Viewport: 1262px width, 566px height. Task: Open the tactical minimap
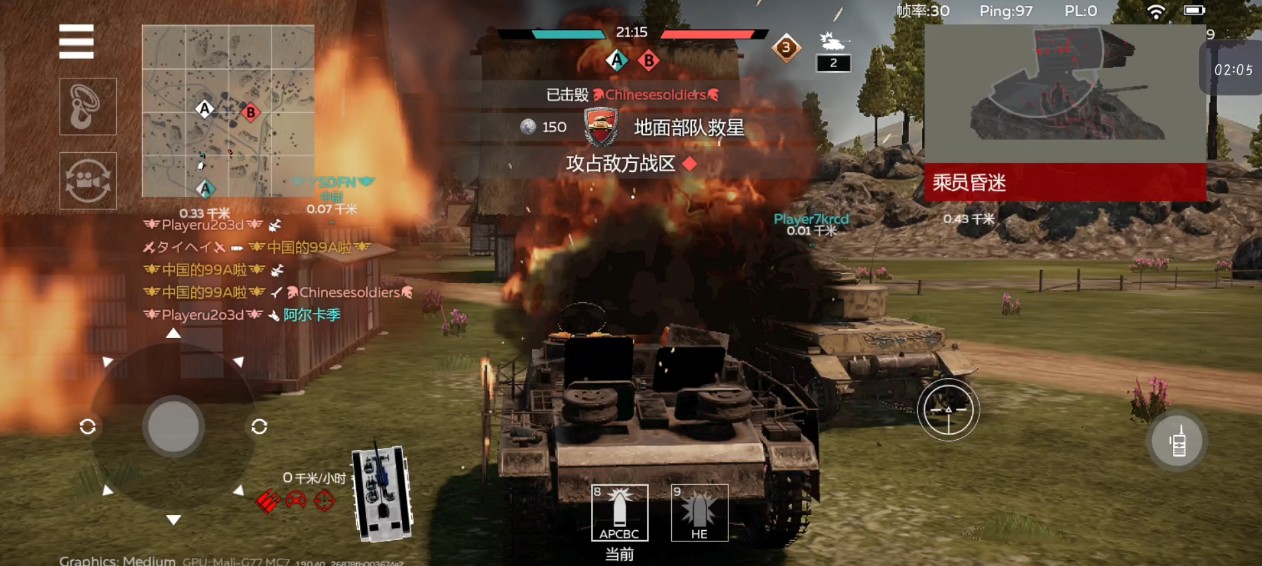[x=227, y=111]
